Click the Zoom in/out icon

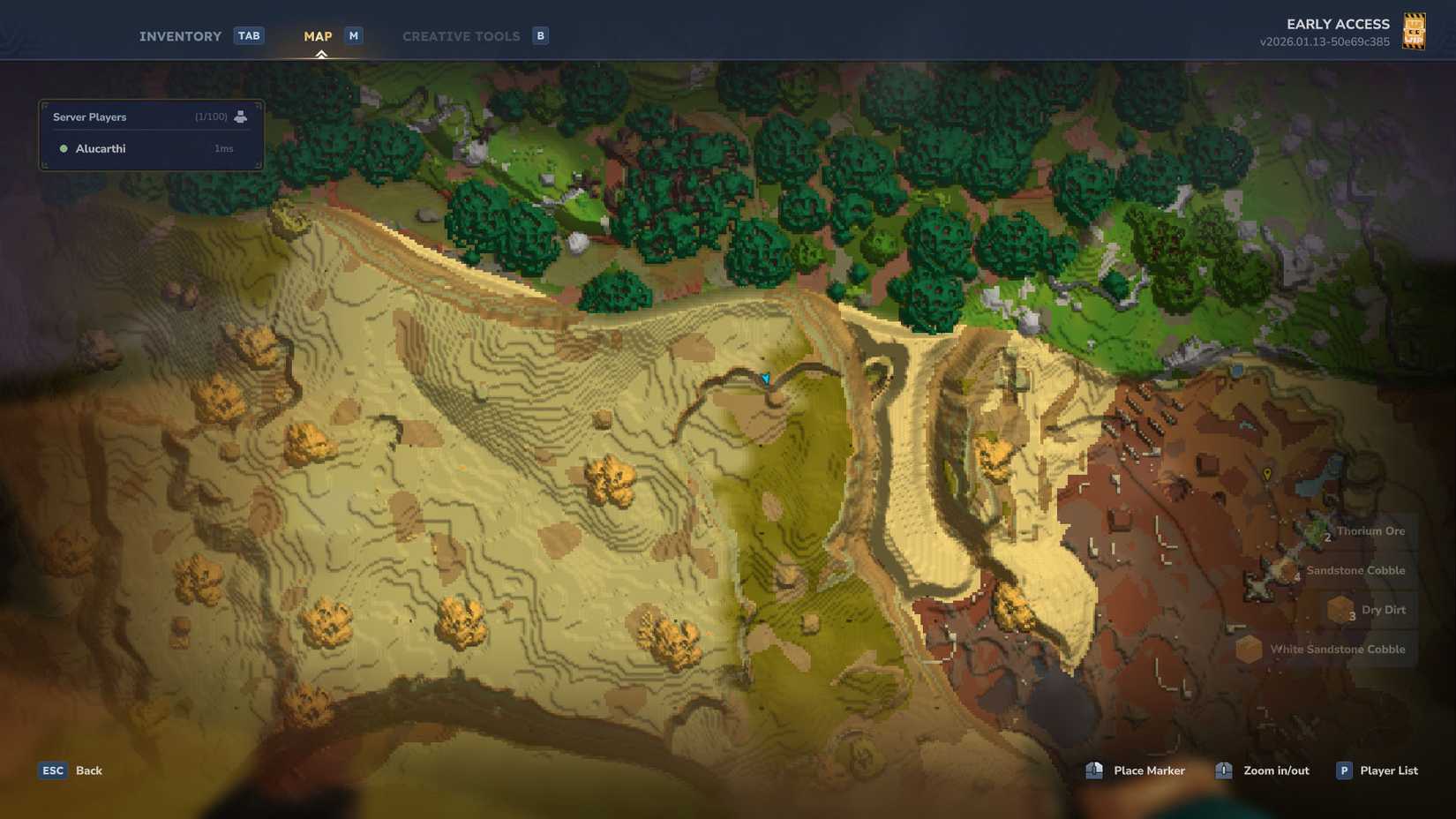point(1223,770)
